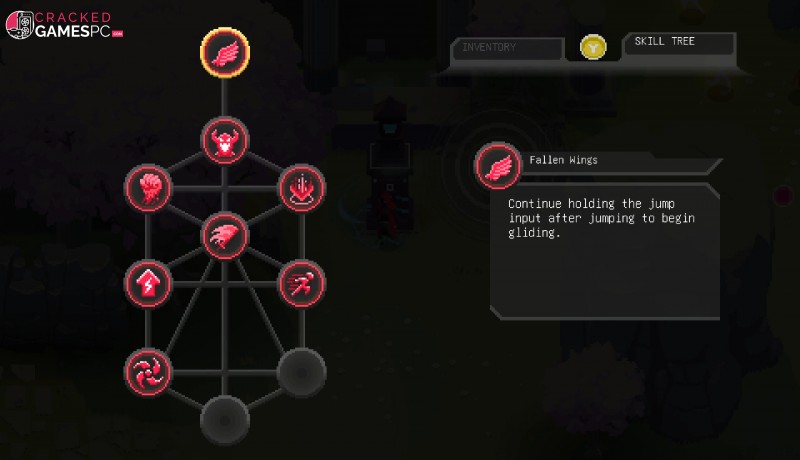This screenshot has width=800, height=460.
Task: Select the highlighted wing skill node in the tree
Action: pos(224,51)
